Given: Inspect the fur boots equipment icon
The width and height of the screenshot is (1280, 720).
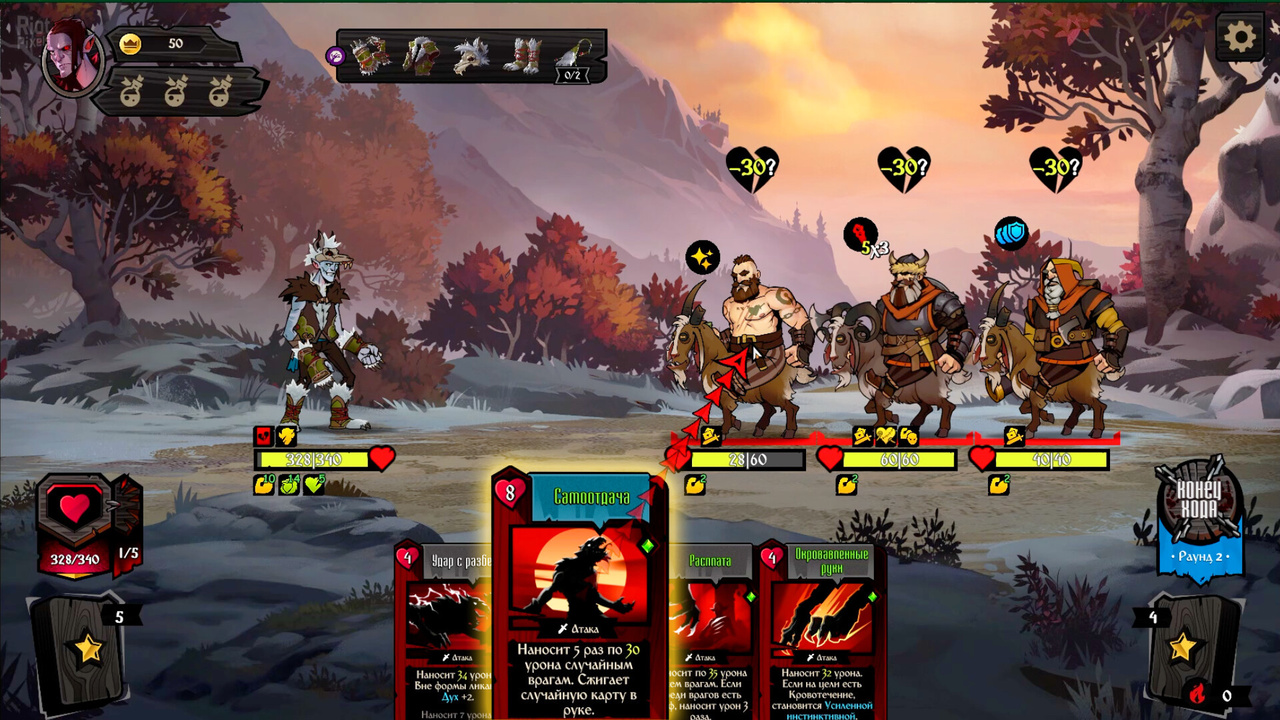Looking at the screenshot, I should click(521, 56).
